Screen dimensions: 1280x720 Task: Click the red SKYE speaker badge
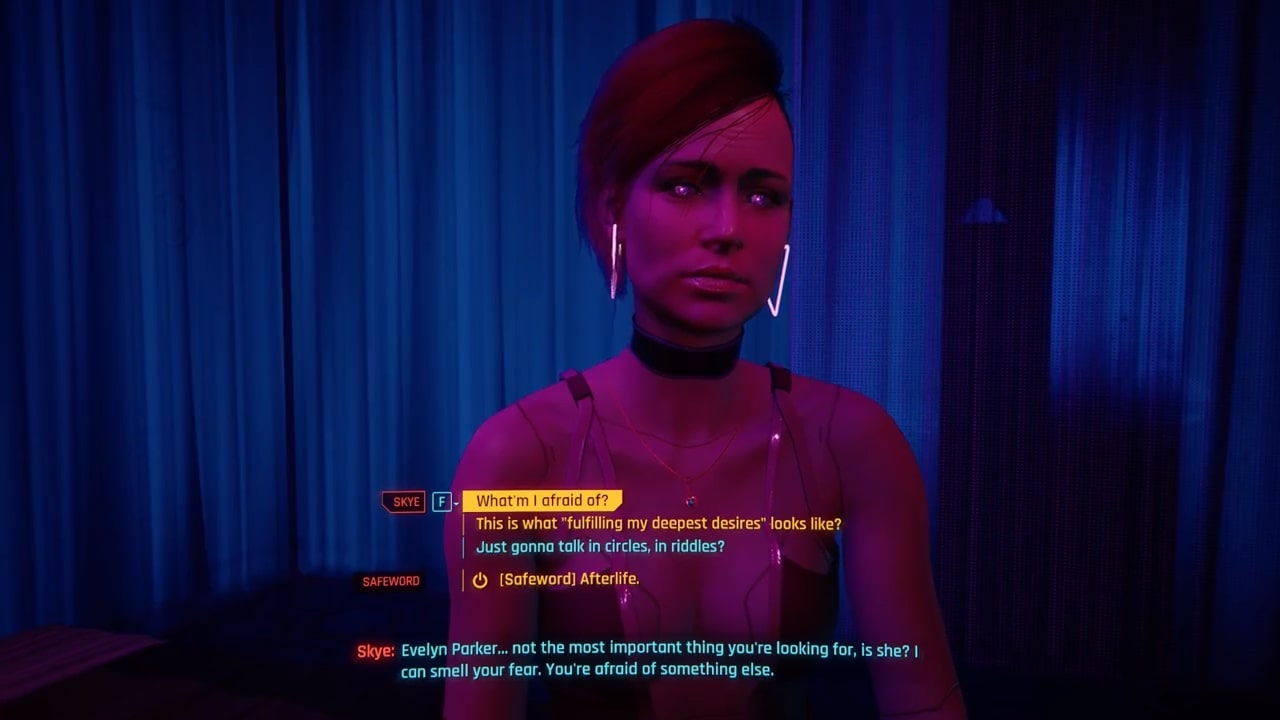tap(403, 501)
